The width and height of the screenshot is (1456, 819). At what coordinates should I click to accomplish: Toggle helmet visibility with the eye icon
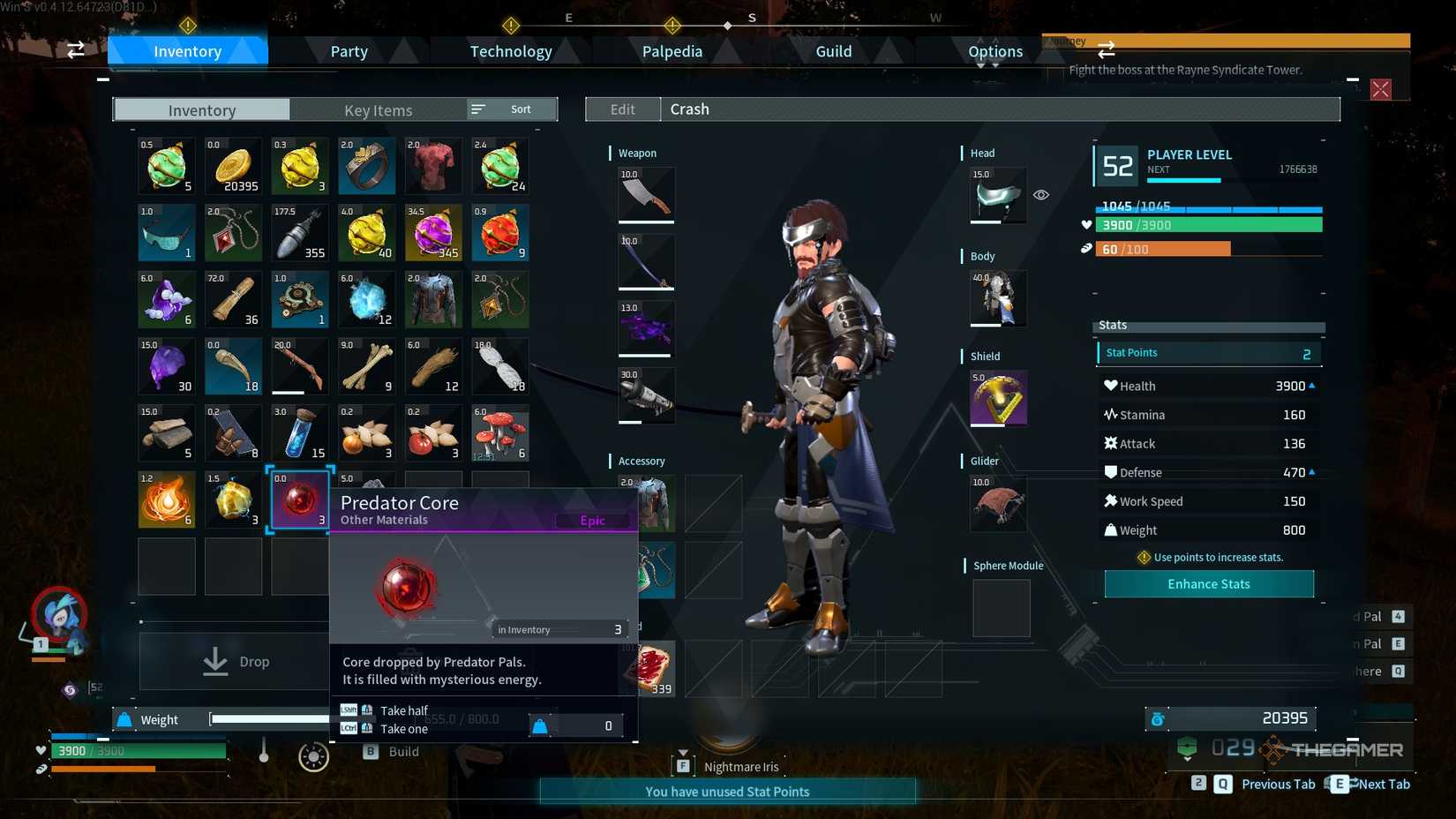(1041, 194)
